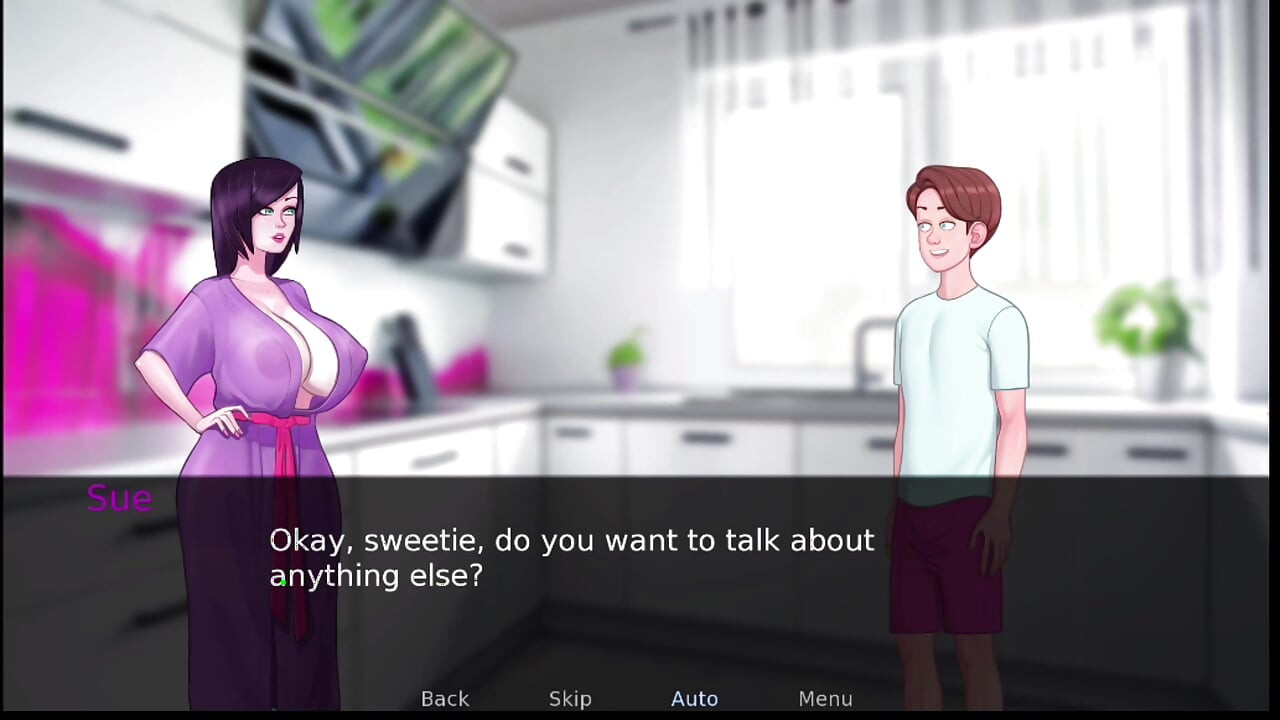Click the highlighted Auto label

(694, 698)
